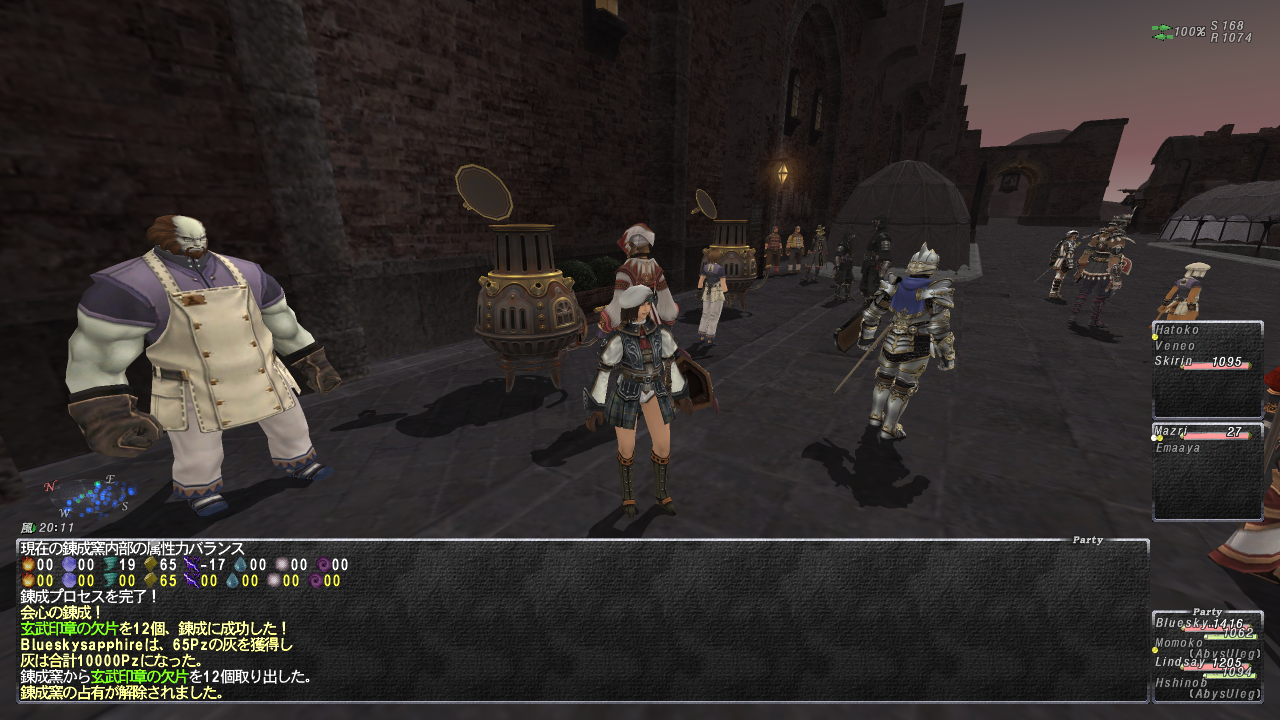Select Skirin in the alliance list

pyautogui.click(x=1174, y=362)
